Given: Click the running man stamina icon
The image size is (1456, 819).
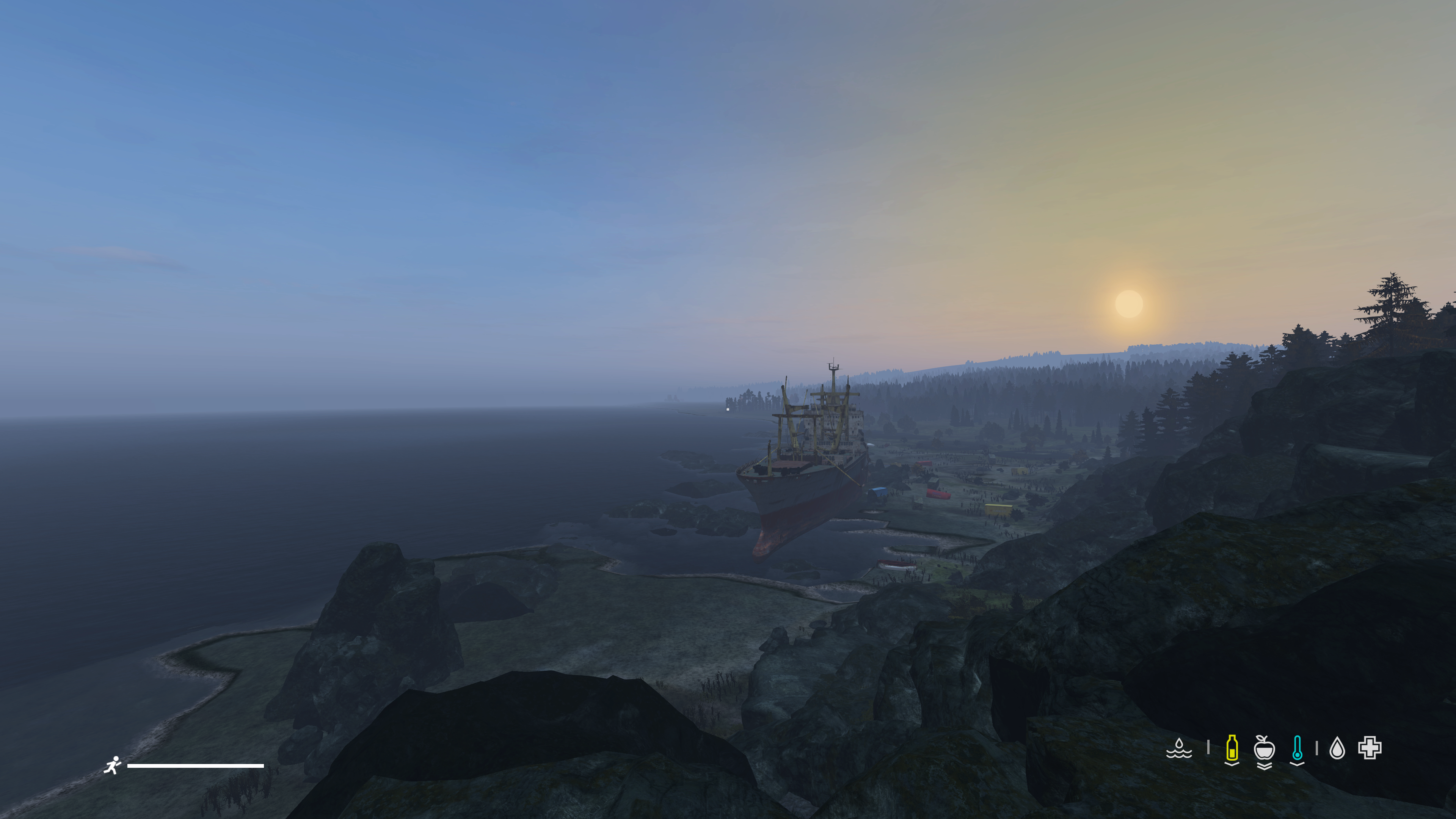Looking at the screenshot, I should (x=113, y=765).
